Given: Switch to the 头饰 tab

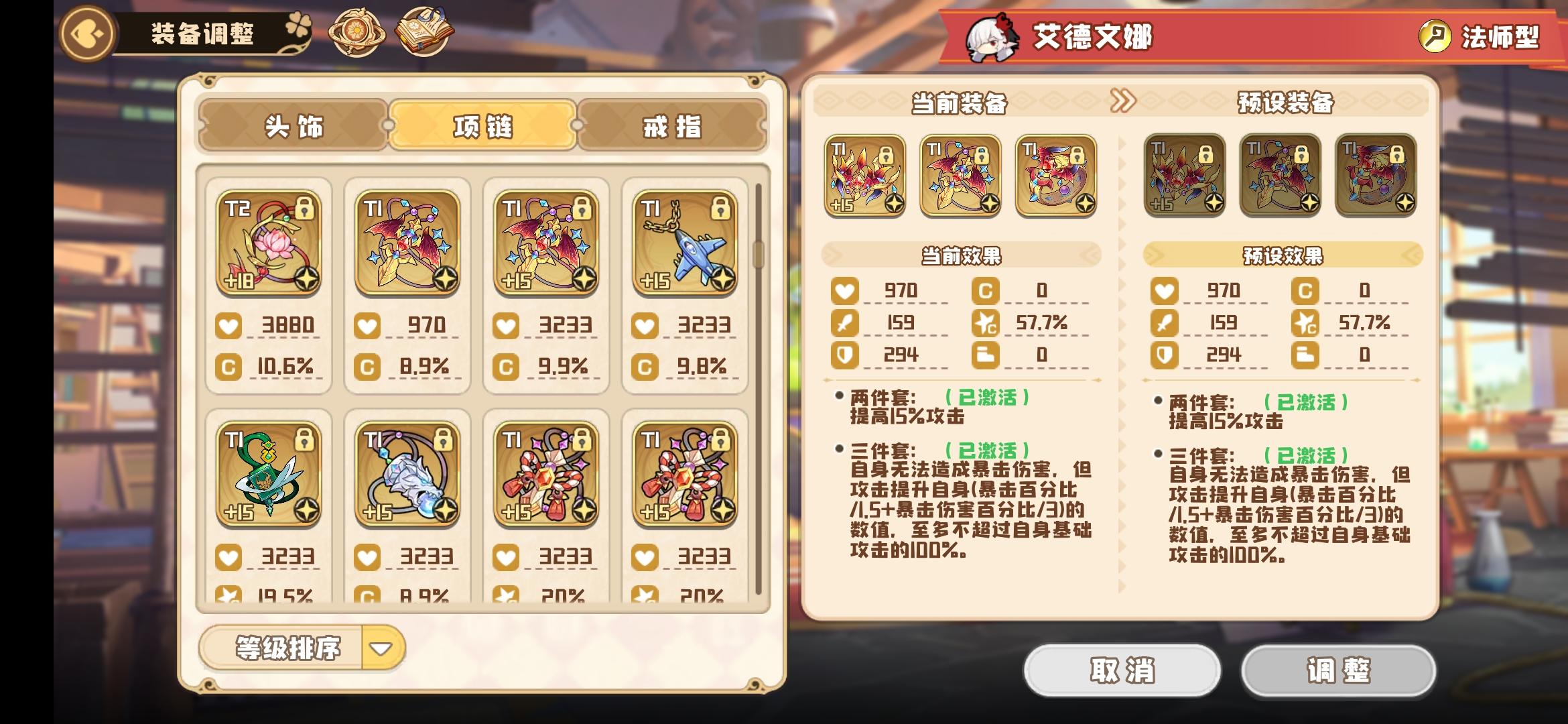Looking at the screenshot, I should coord(295,127).
